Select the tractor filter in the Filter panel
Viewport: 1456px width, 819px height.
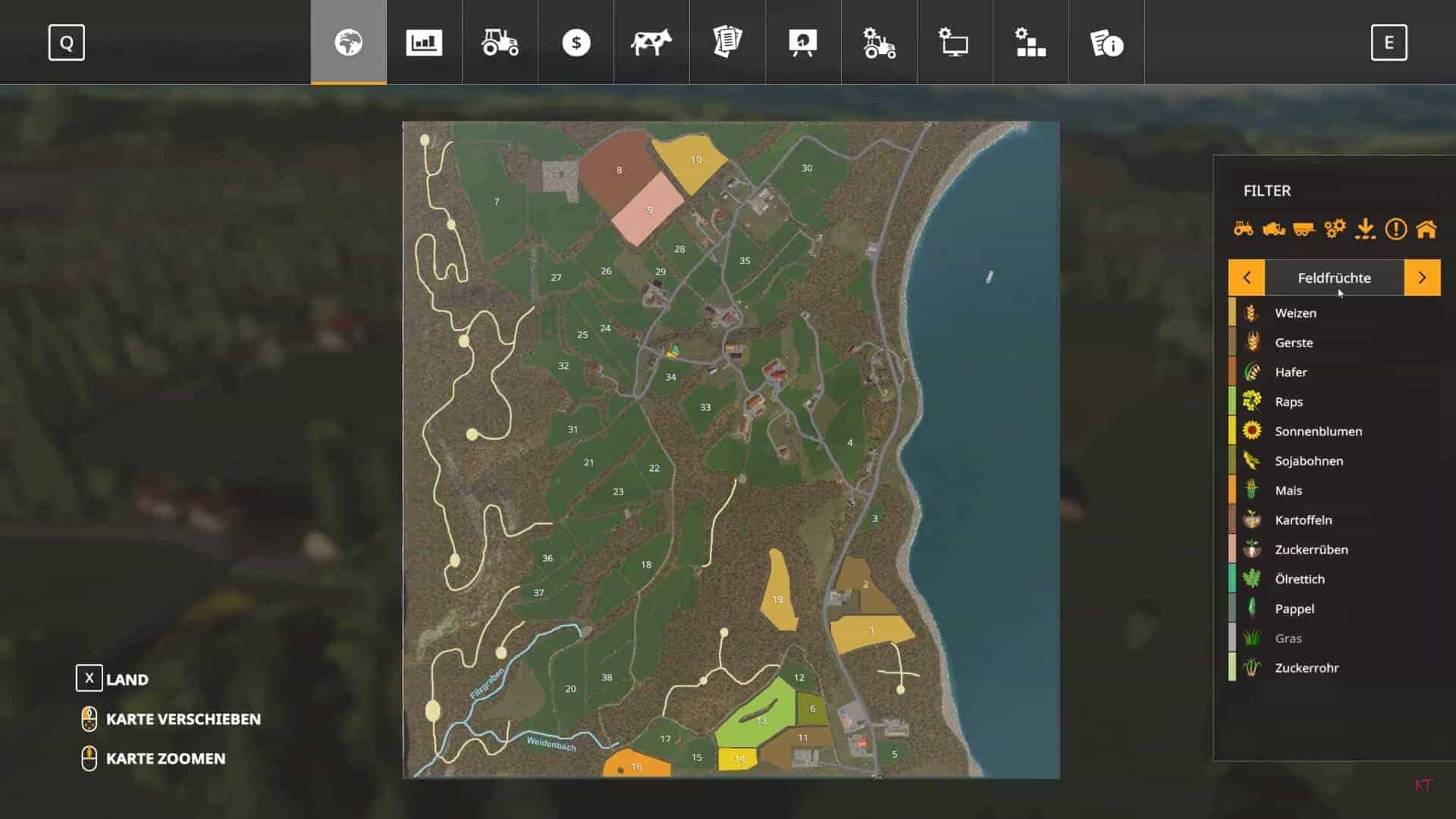(x=1243, y=227)
